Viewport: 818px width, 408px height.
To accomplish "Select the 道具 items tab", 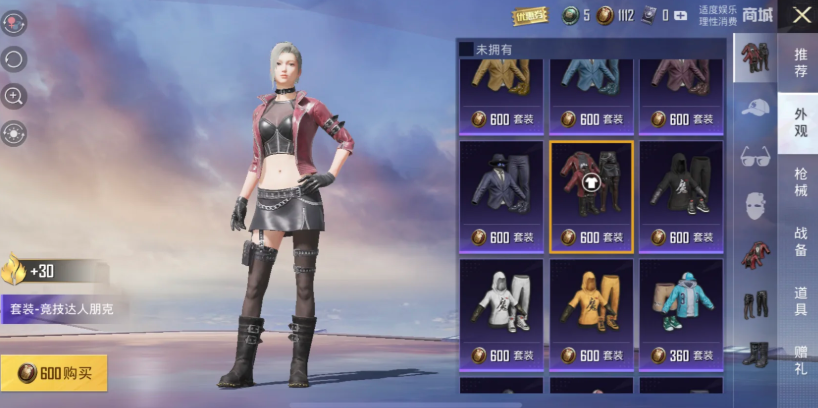I will click(x=800, y=299).
